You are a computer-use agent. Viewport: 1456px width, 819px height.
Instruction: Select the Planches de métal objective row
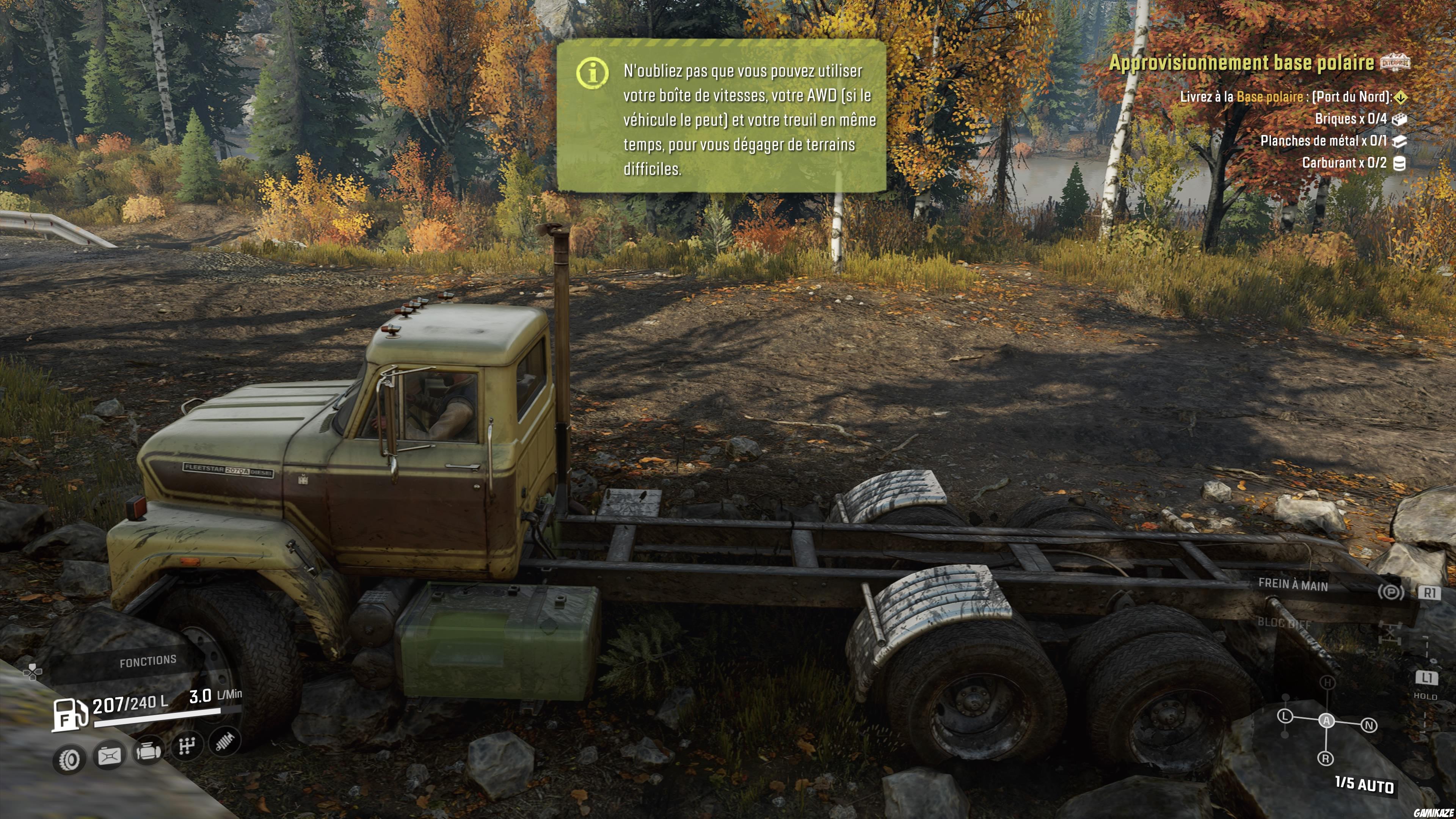click(x=1324, y=141)
